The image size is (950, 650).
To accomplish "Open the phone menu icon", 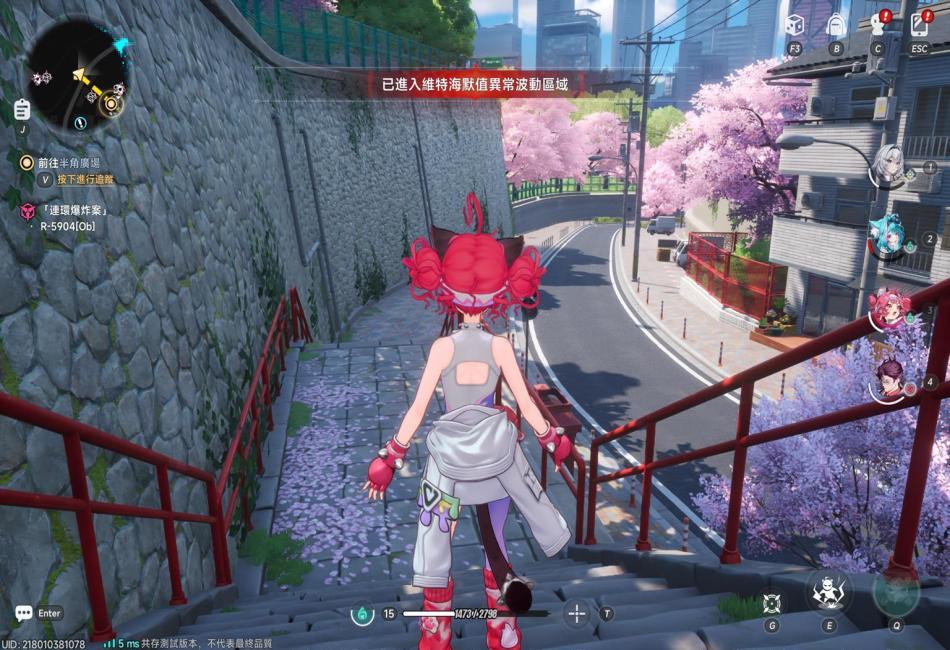I will tap(920, 25).
